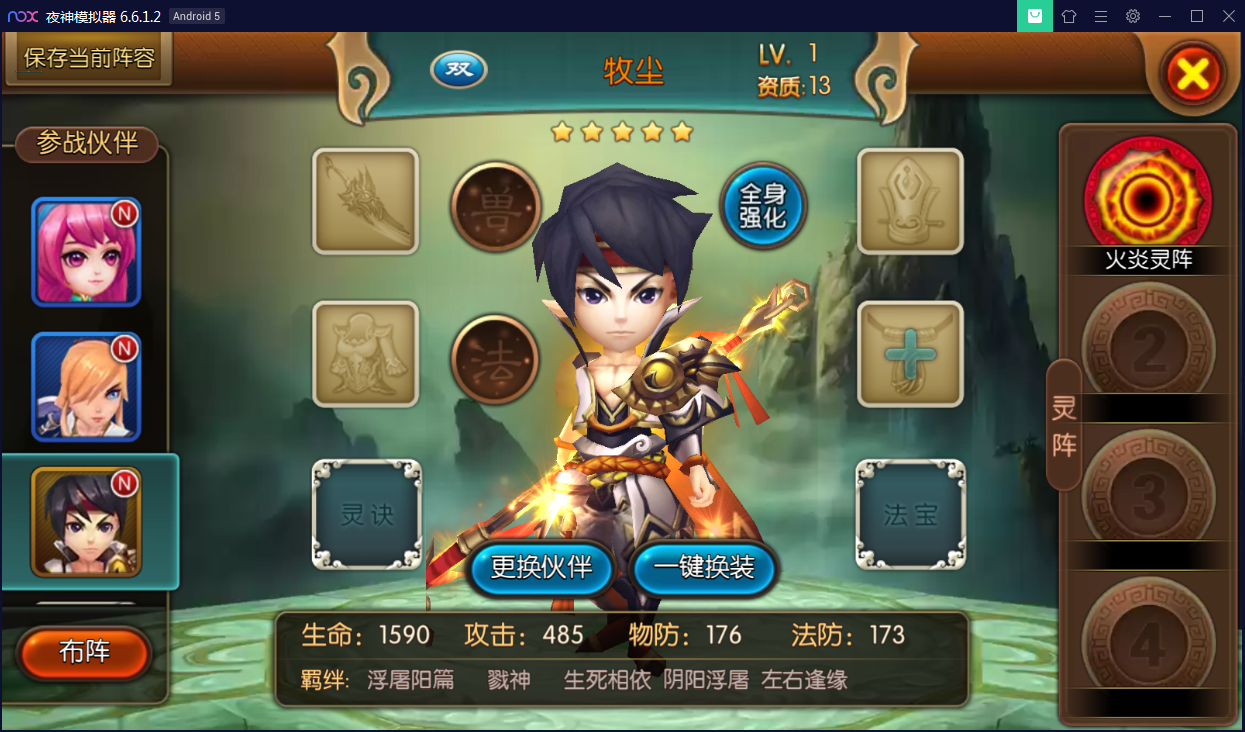The height and width of the screenshot is (732, 1245).
Task: Select the orange-haired partner portrait
Action: tap(86, 386)
